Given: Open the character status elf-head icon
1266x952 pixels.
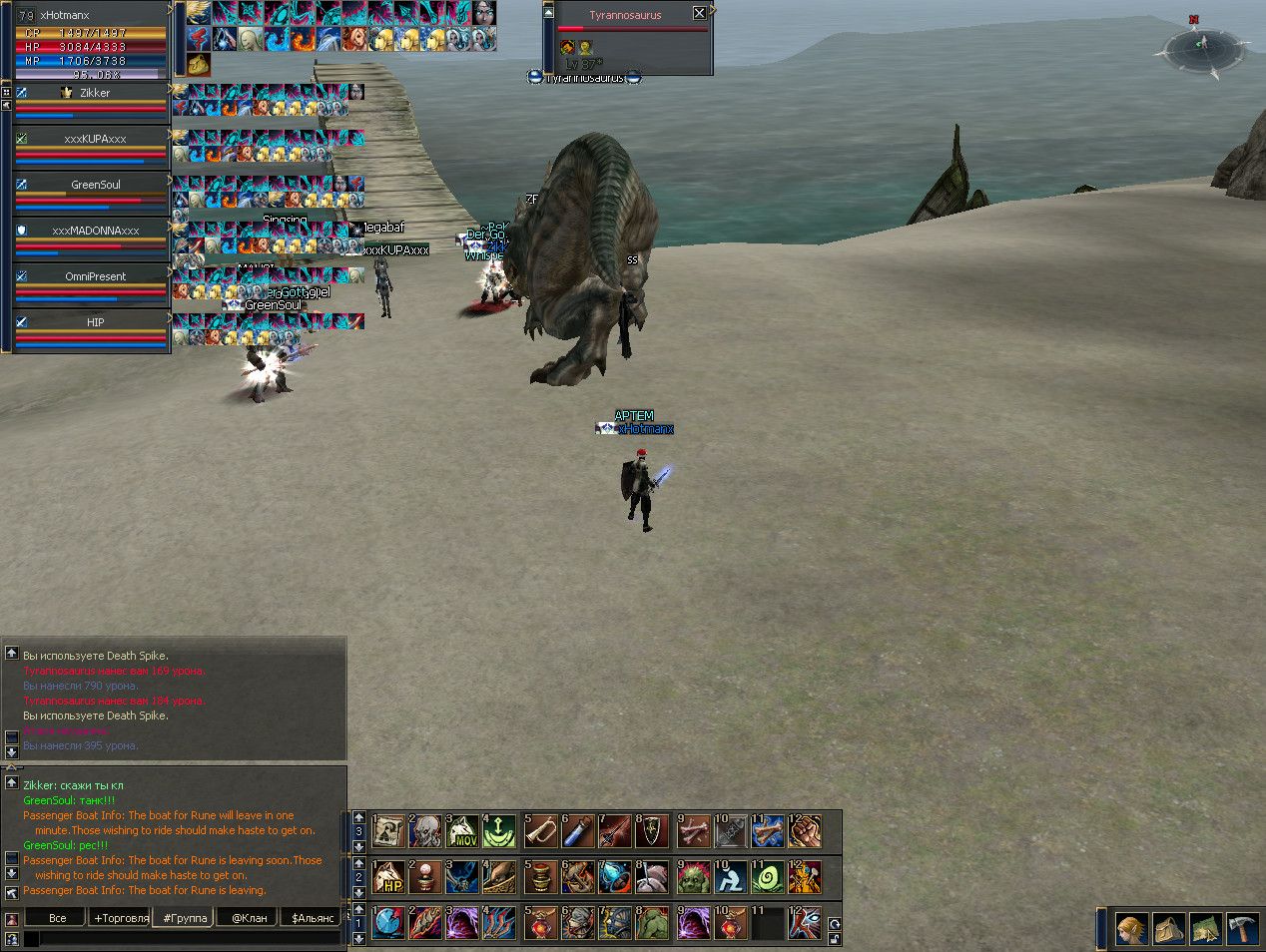Looking at the screenshot, I should (1131, 930).
